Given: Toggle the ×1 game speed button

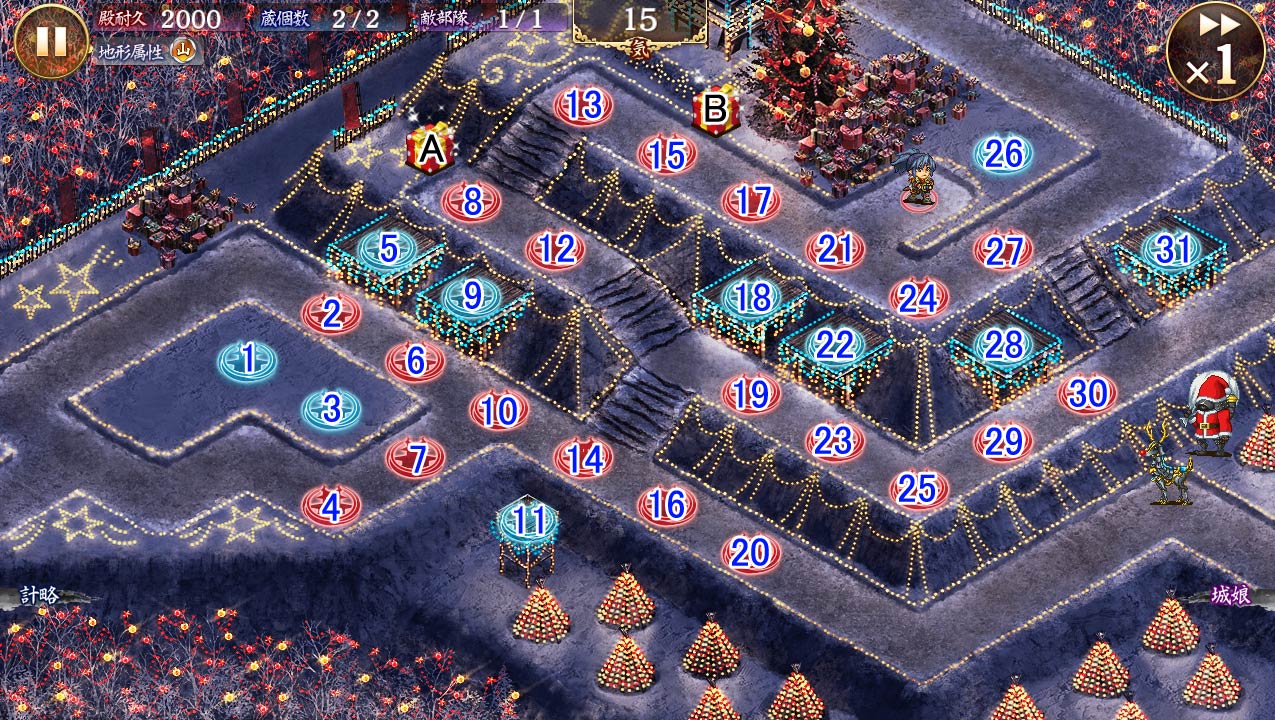Looking at the screenshot, I should click(x=1215, y=50).
